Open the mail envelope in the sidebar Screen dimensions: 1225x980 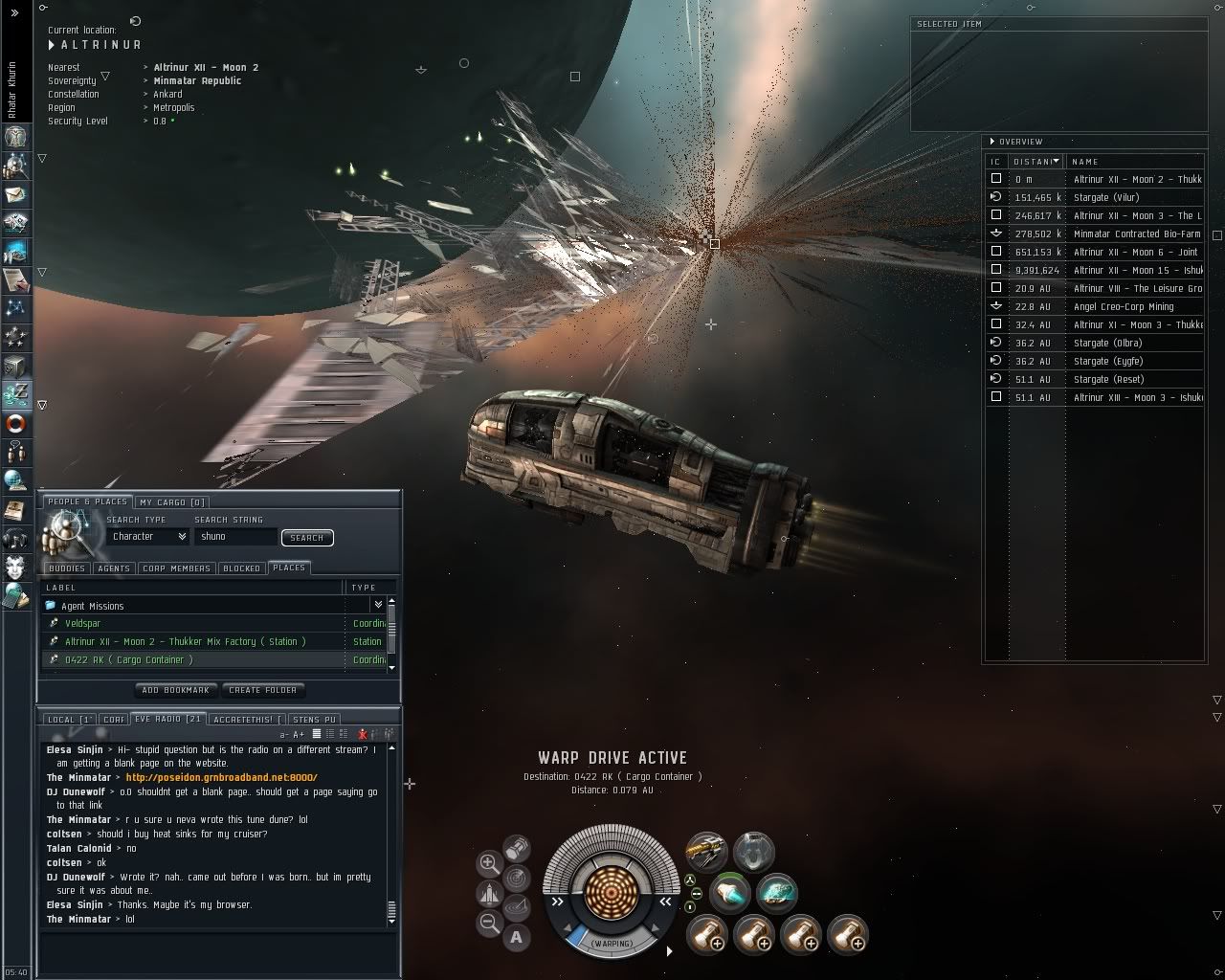[x=15, y=194]
